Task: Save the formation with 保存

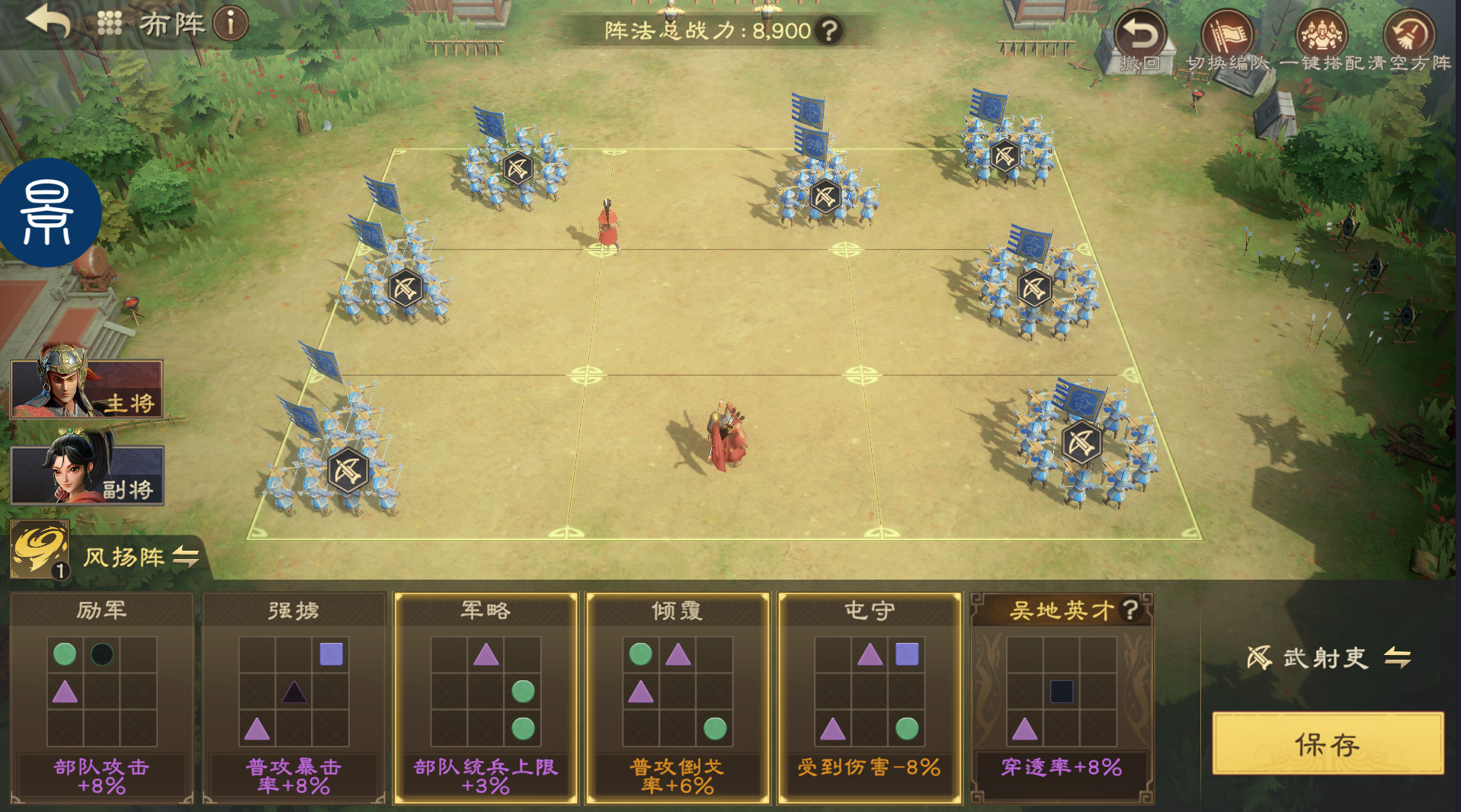Action: pyautogui.click(x=1328, y=744)
